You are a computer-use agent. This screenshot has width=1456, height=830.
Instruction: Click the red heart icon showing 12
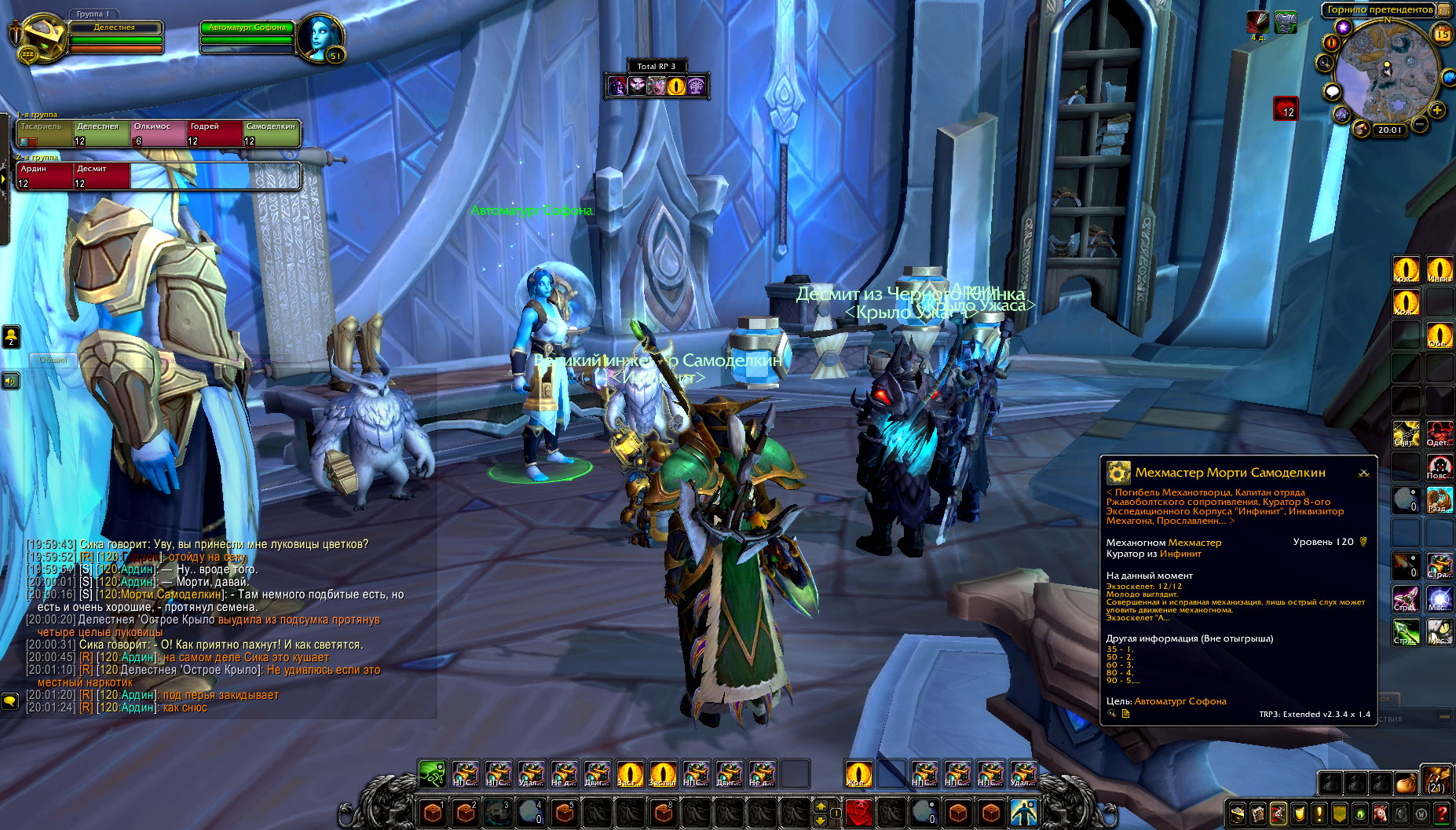1286,108
